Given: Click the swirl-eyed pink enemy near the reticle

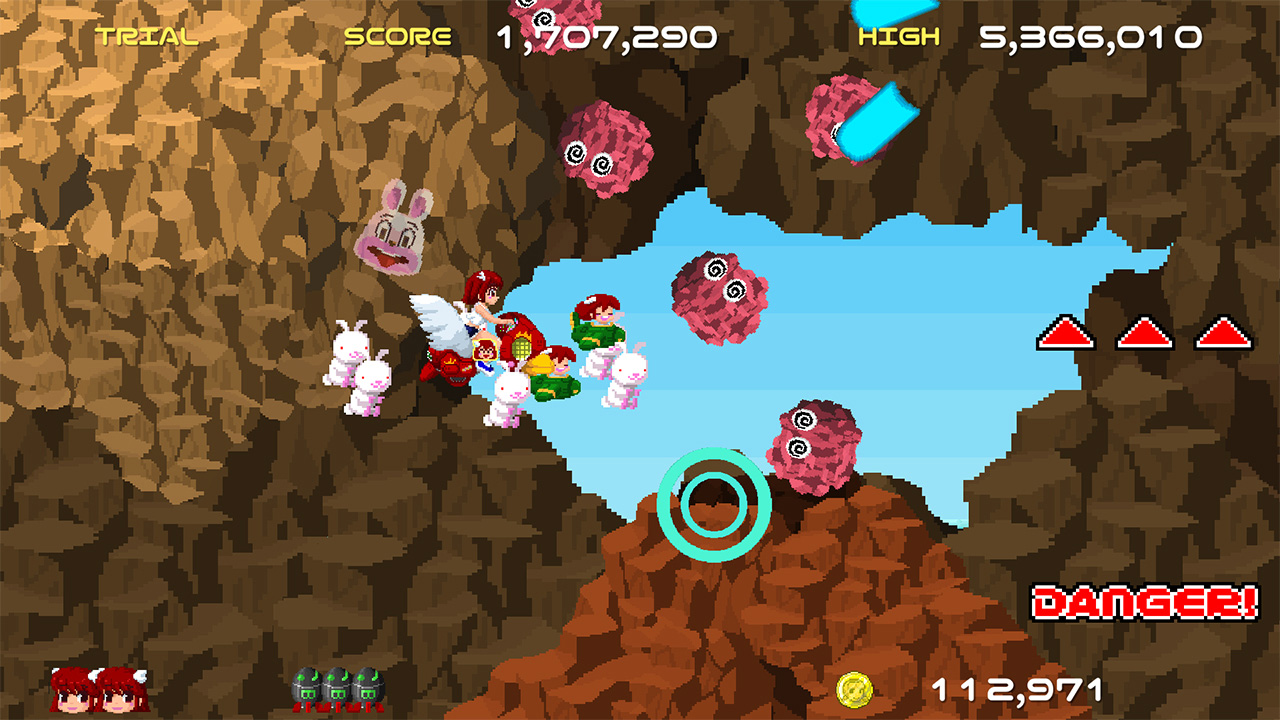Looking at the screenshot, I should point(810,442).
